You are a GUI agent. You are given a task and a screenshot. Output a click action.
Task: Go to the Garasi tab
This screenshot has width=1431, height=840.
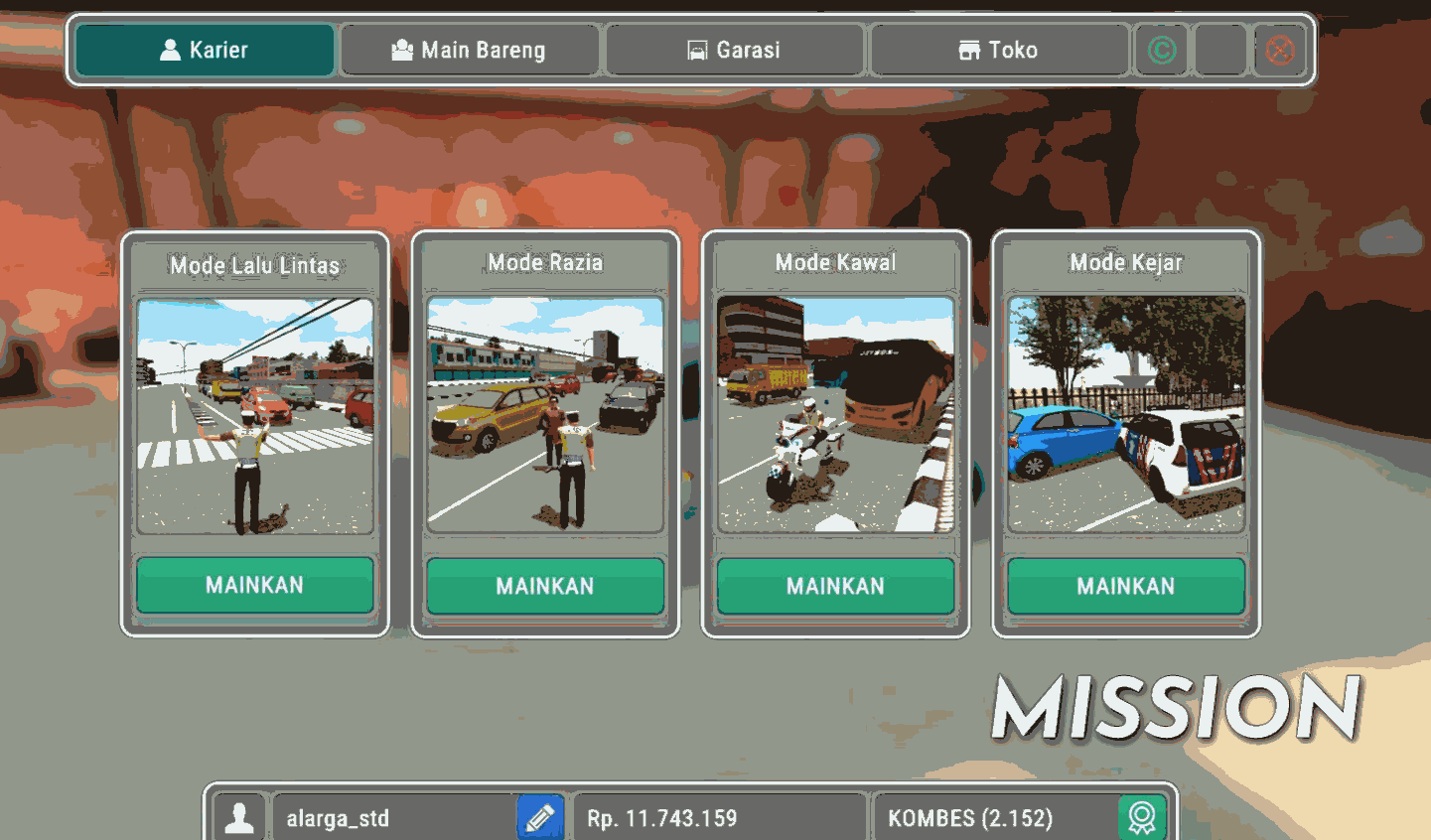point(735,50)
